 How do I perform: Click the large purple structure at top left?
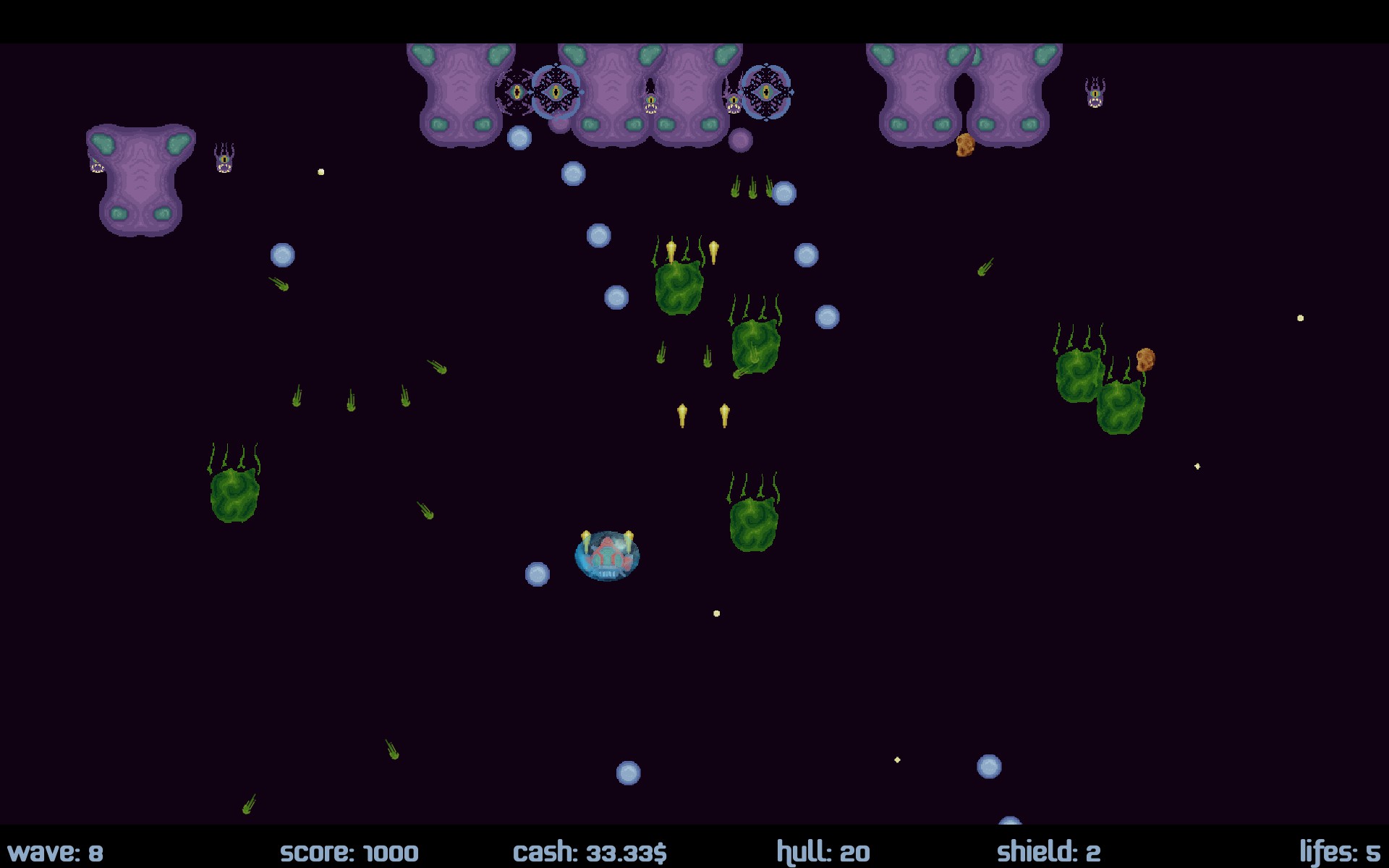pyautogui.click(x=140, y=181)
